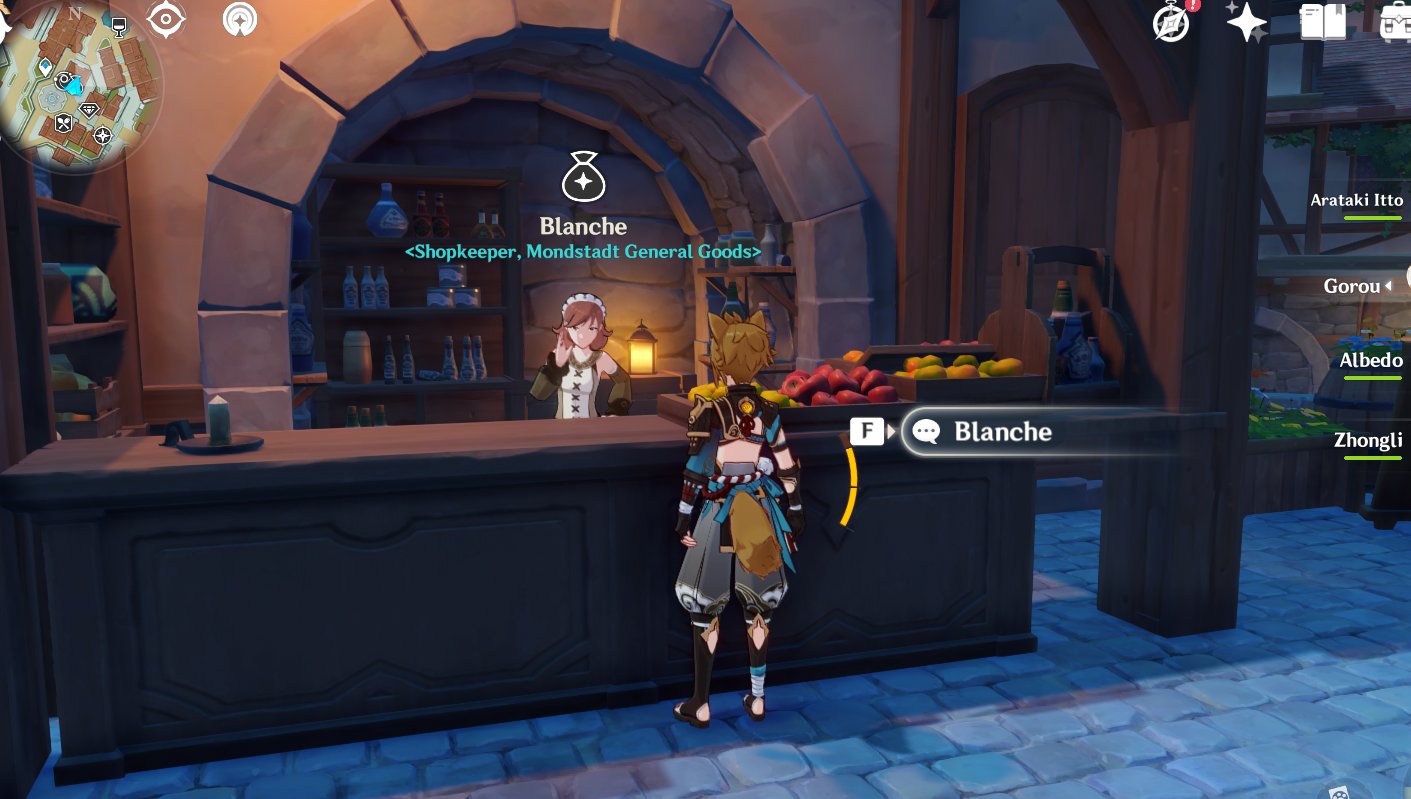Open the Co-Op mode icon beside Elemental Sight
This screenshot has height=799, width=1411.
[x=240, y=17]
